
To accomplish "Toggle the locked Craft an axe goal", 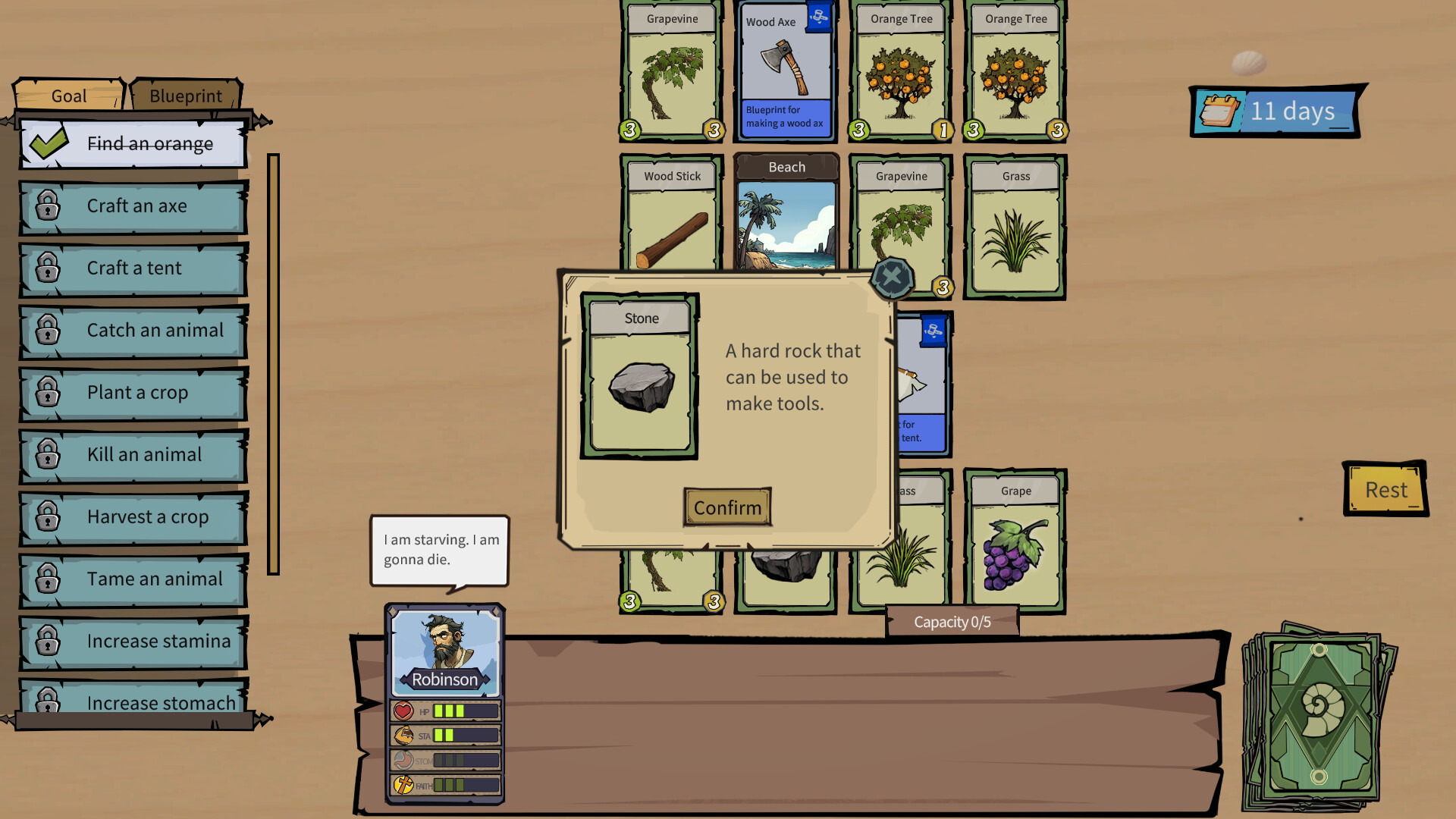I will coord(136,206).
